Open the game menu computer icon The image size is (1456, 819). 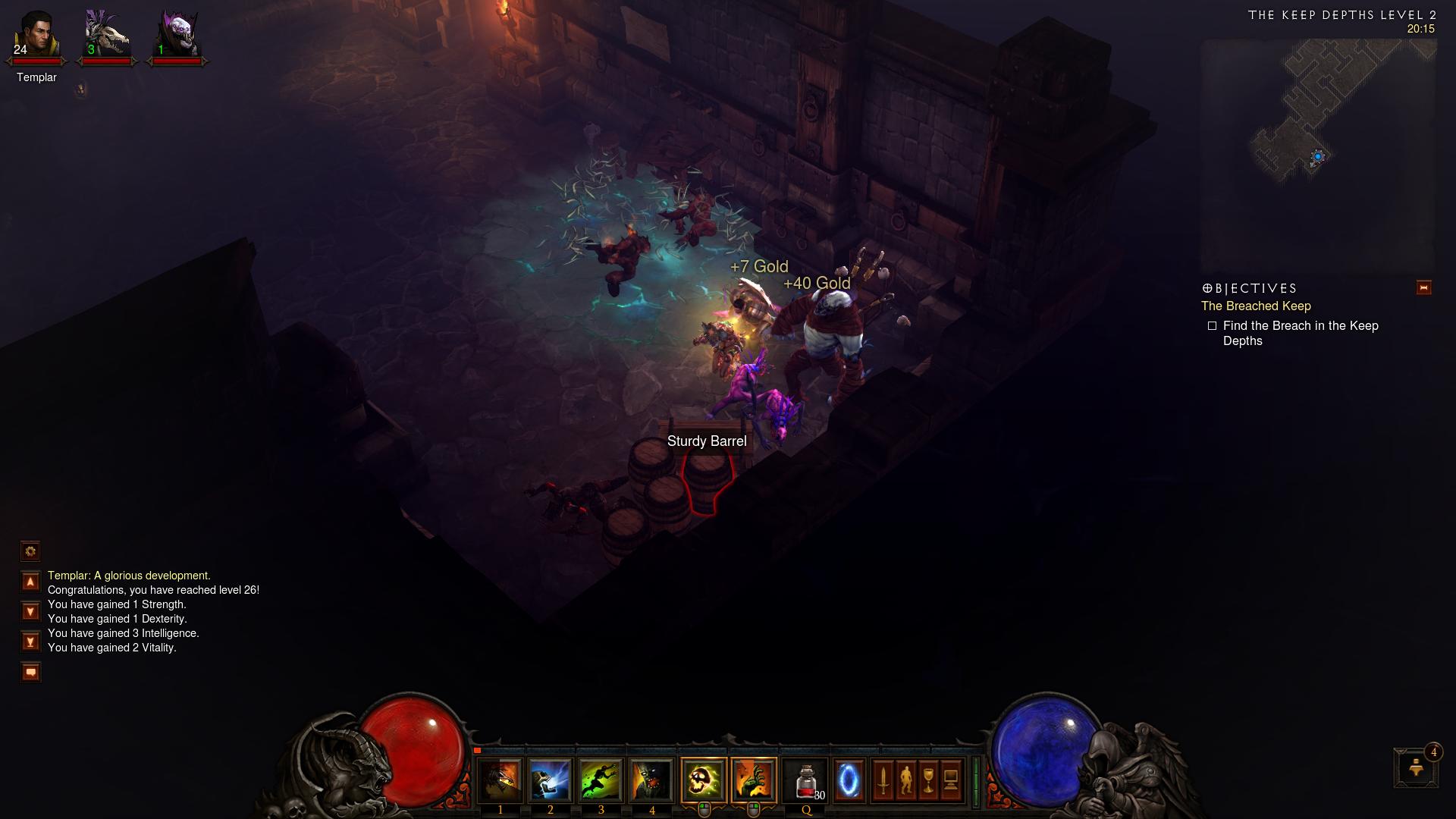coord(952,780)
